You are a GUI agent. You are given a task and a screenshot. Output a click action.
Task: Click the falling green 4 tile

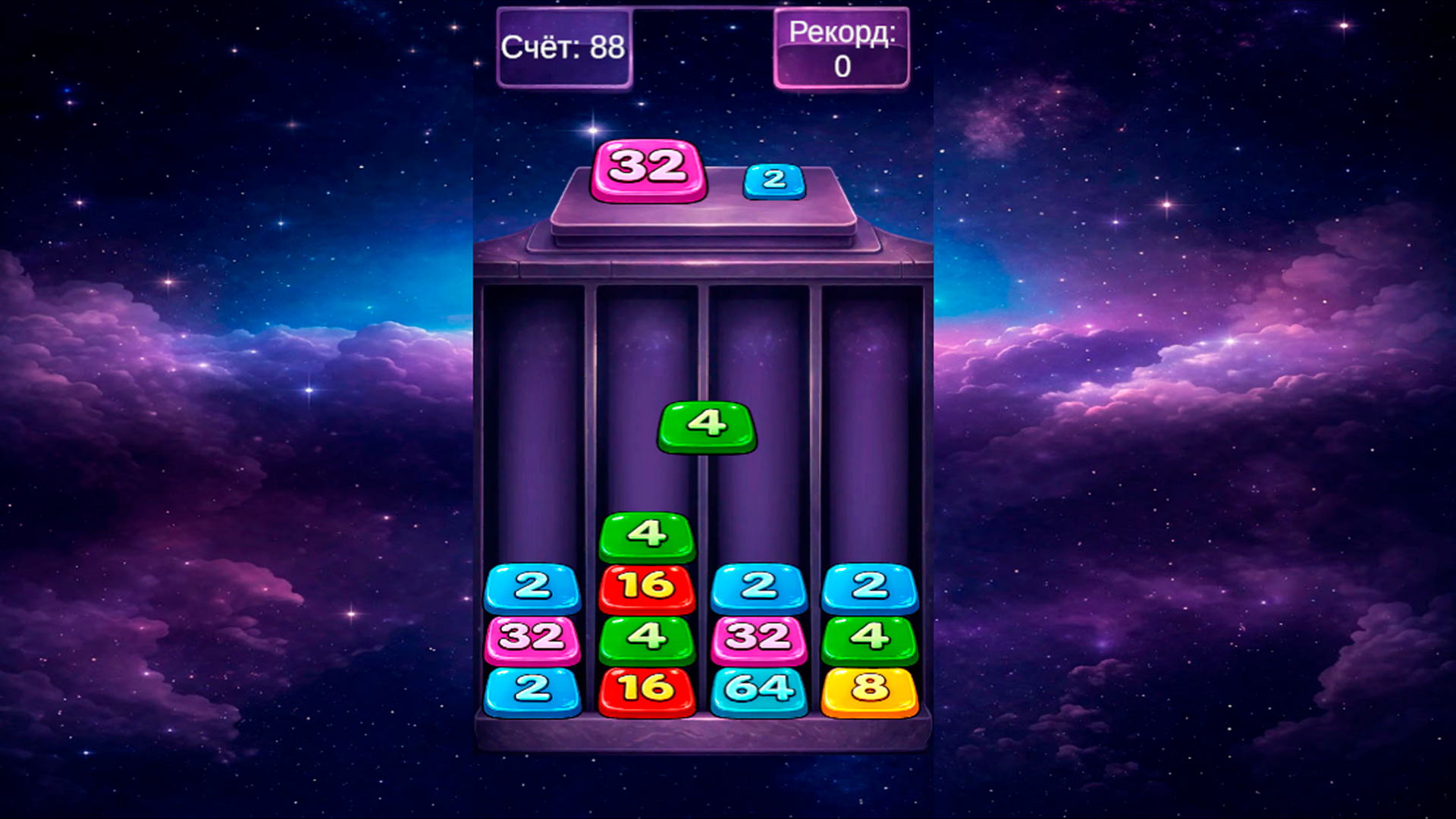(x=705, y=425)
